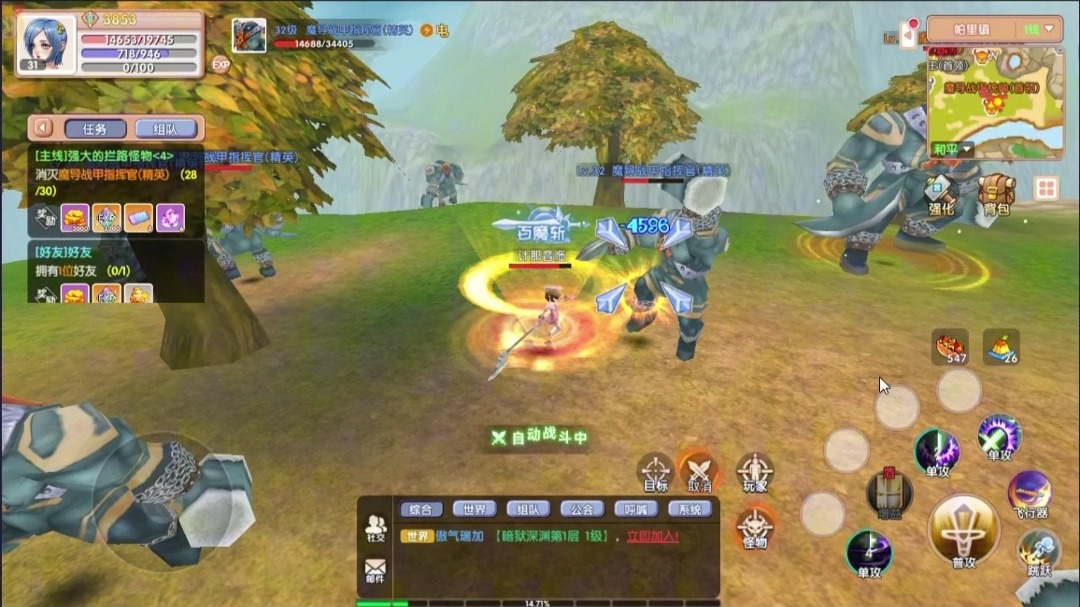Open the 哈里镇 minimap
This screenshot has height=607, width=1080.
click(995, 100)
